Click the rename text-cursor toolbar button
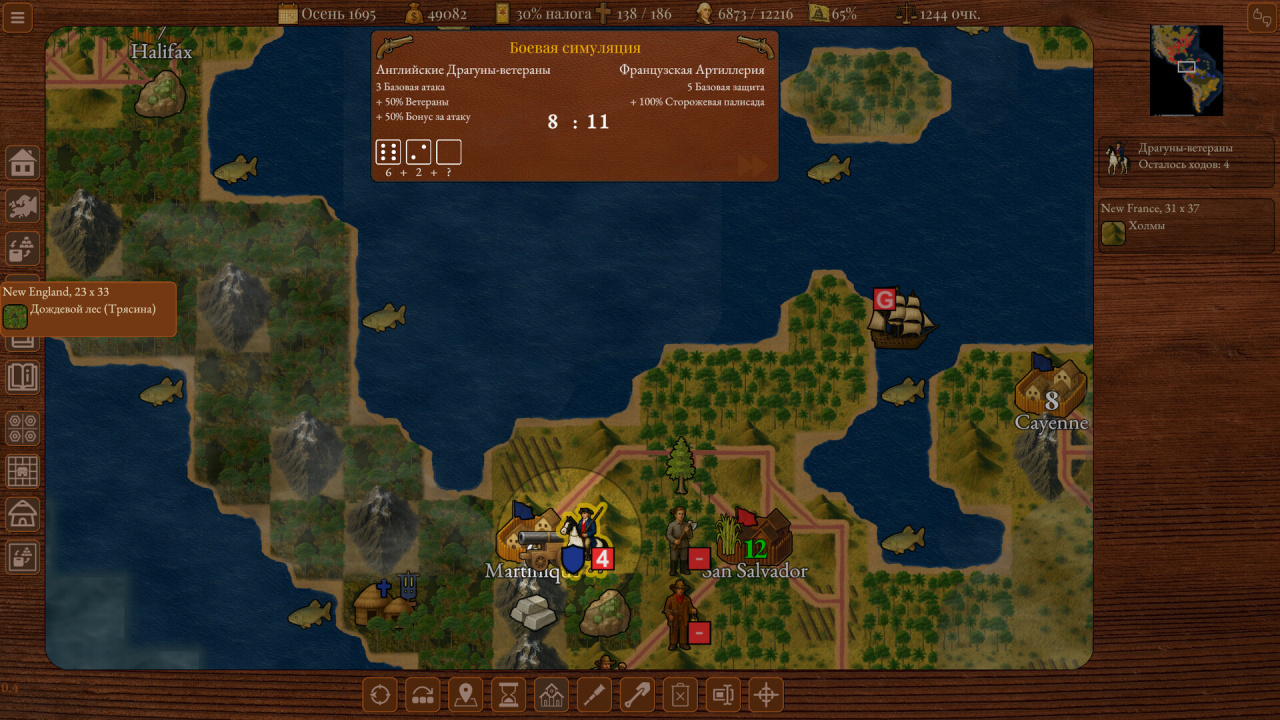The height and width of the screenshot is (720, 1280). coord(723,695)
